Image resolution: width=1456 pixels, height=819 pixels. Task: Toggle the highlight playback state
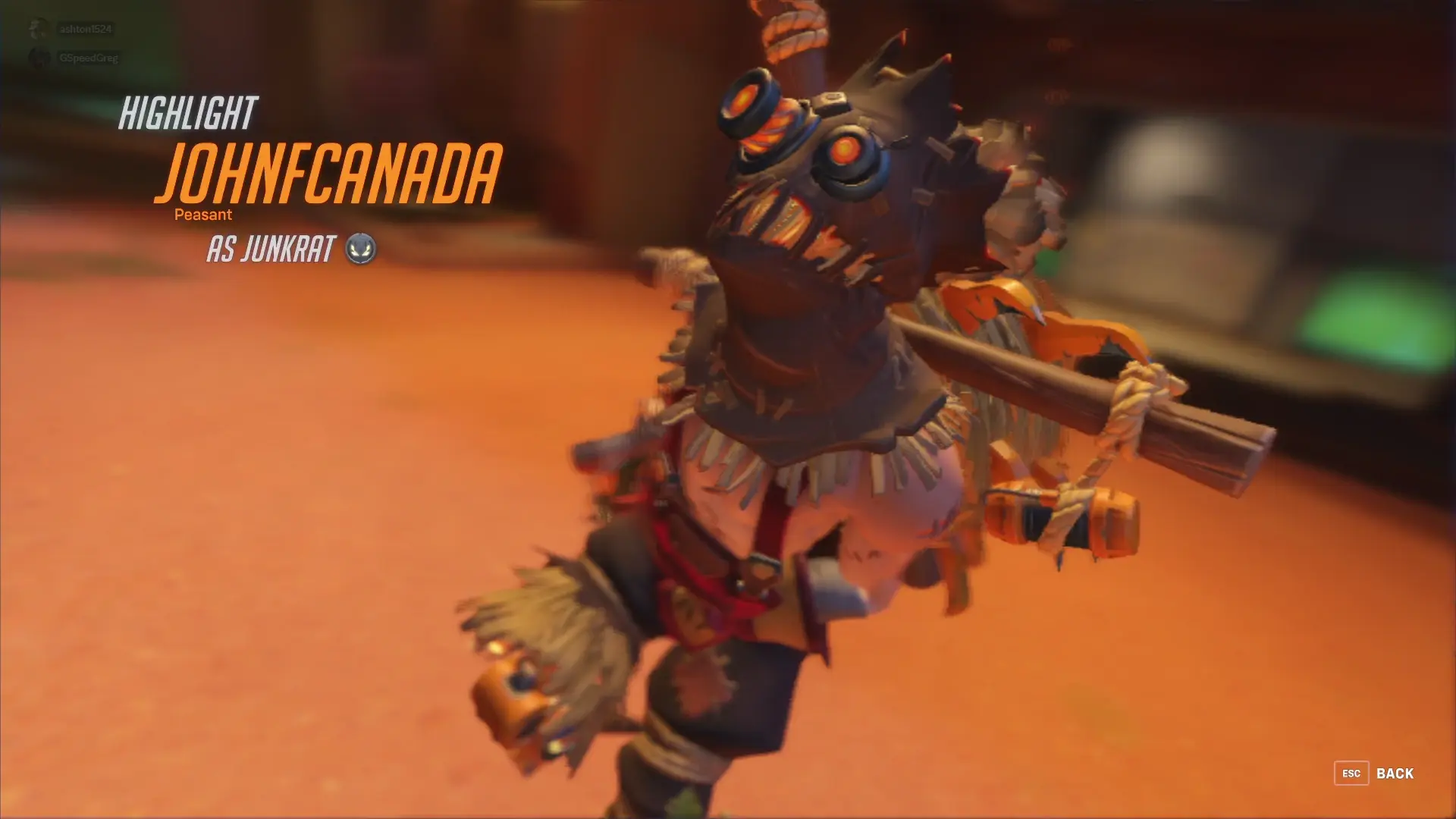728,409
